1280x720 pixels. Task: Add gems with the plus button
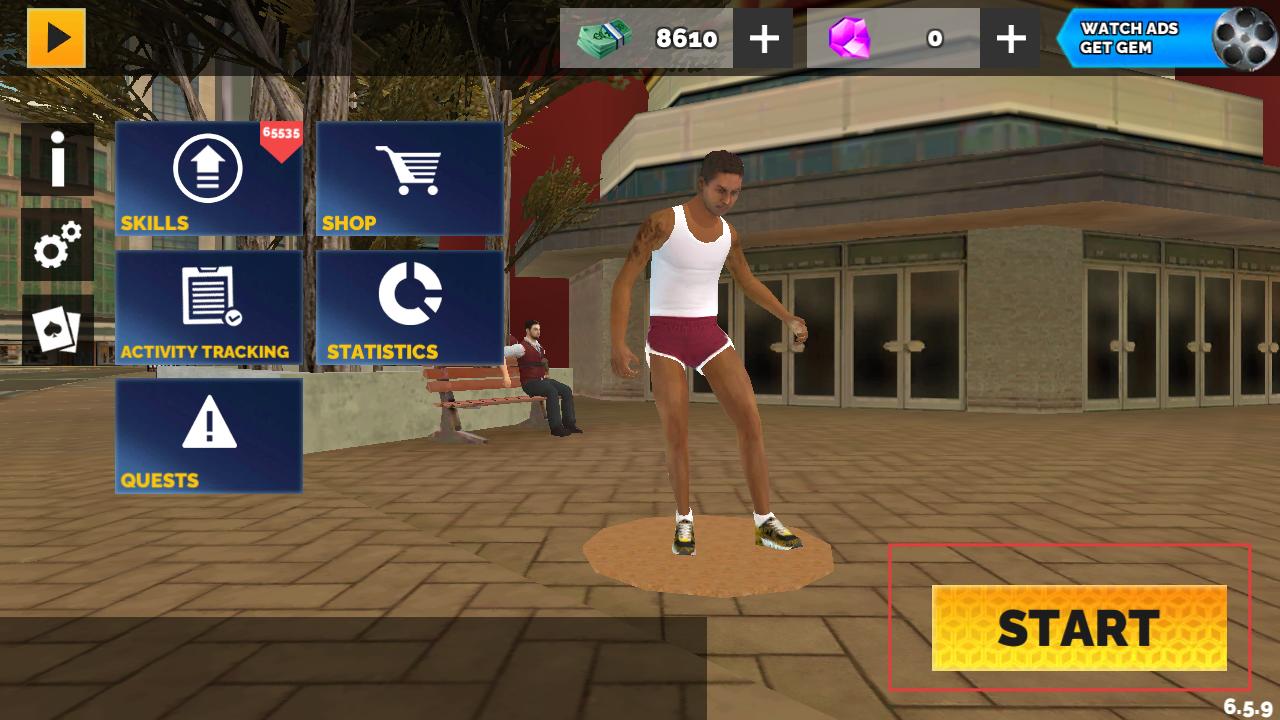point(1011,39)
